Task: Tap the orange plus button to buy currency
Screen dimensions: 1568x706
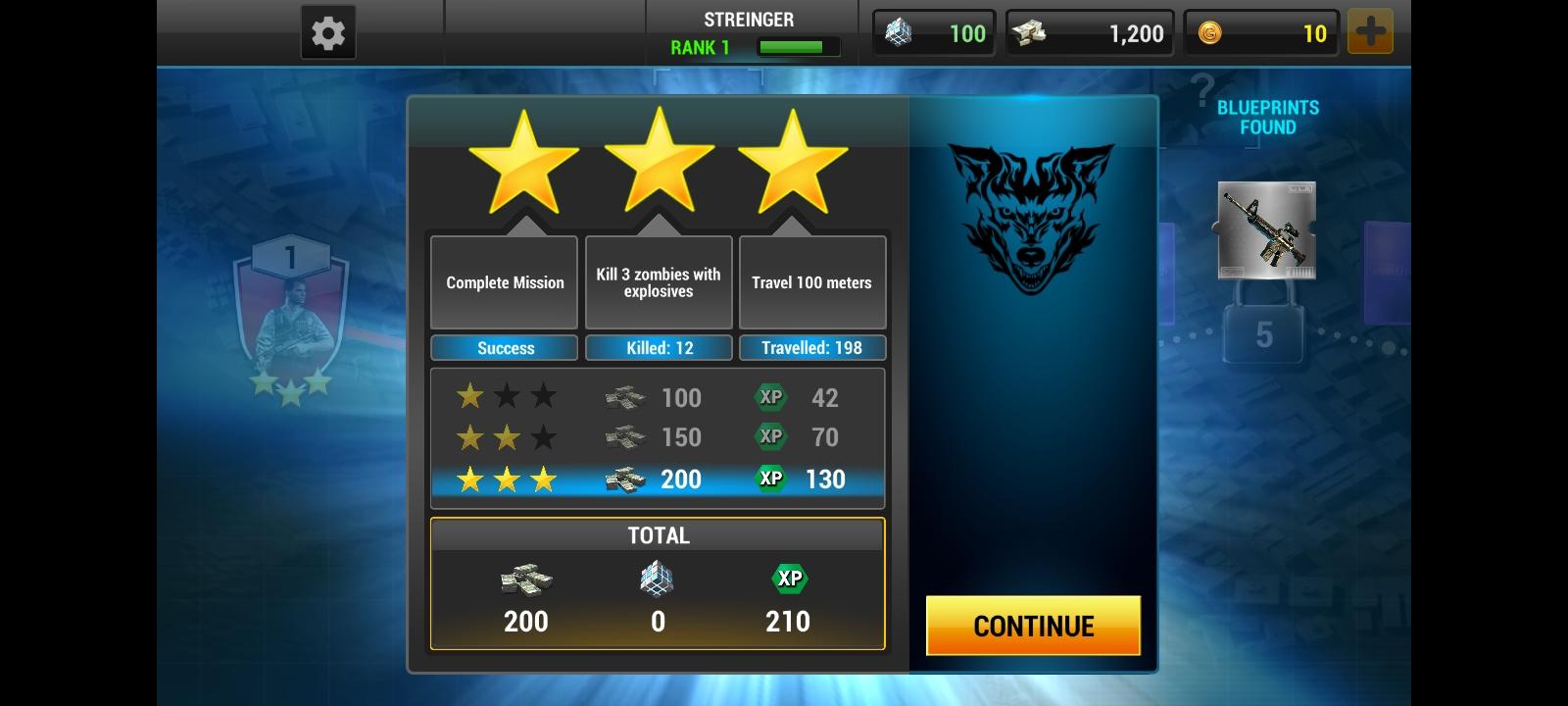Action: [x=1370, y=30]
